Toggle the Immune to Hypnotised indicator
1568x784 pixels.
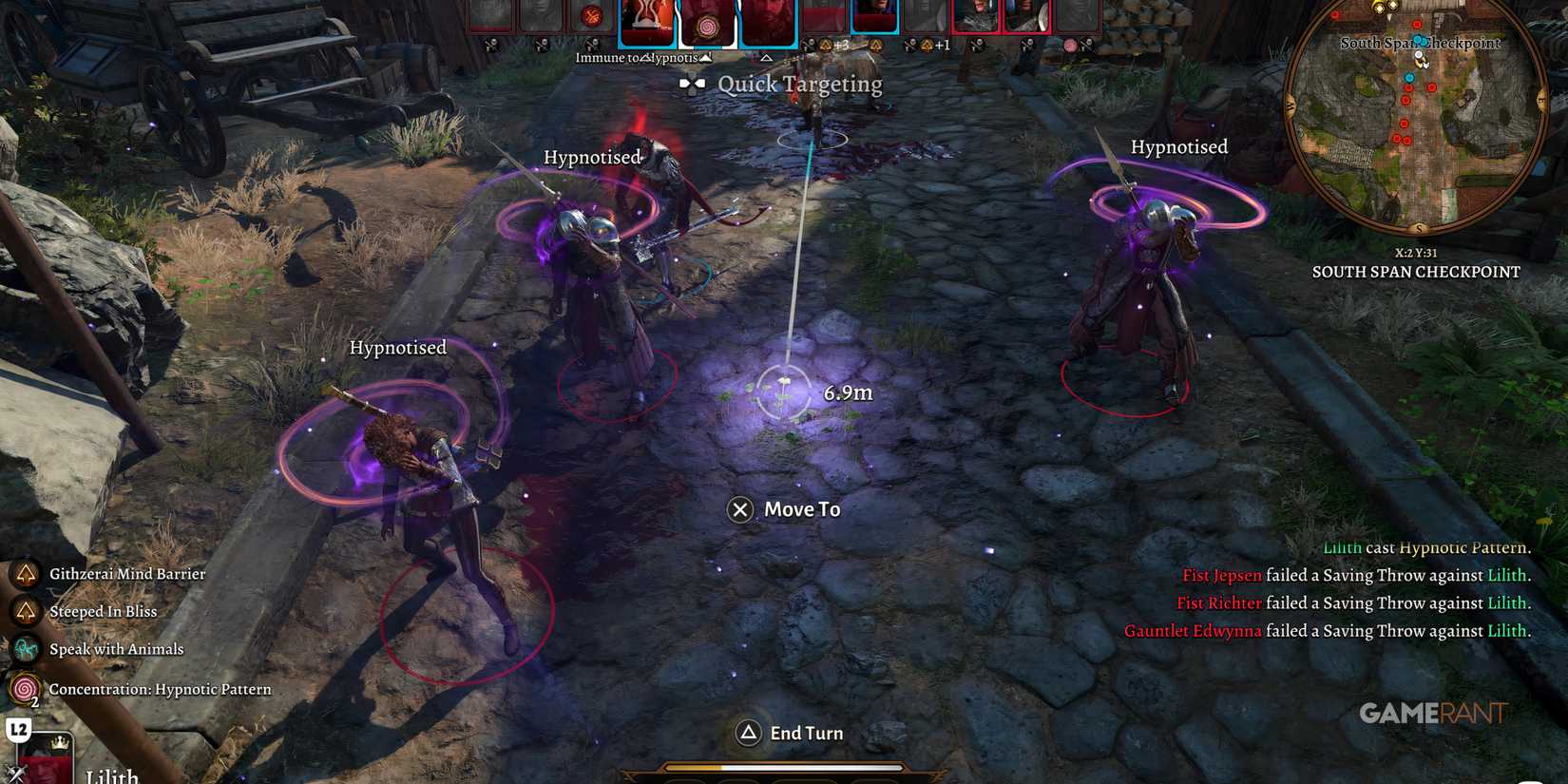coord(635,56)
